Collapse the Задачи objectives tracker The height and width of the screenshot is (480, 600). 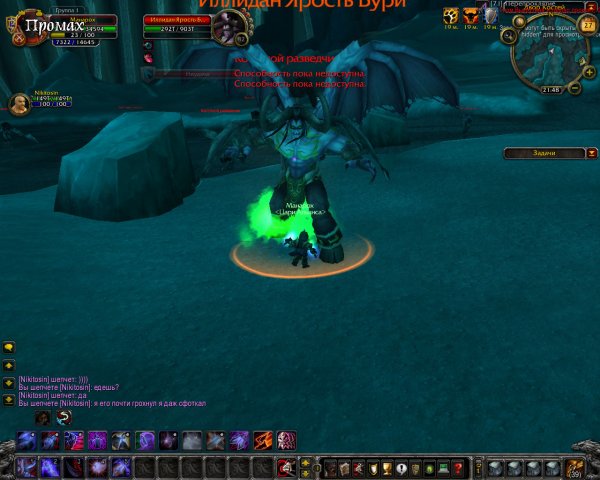coord(591,153)
